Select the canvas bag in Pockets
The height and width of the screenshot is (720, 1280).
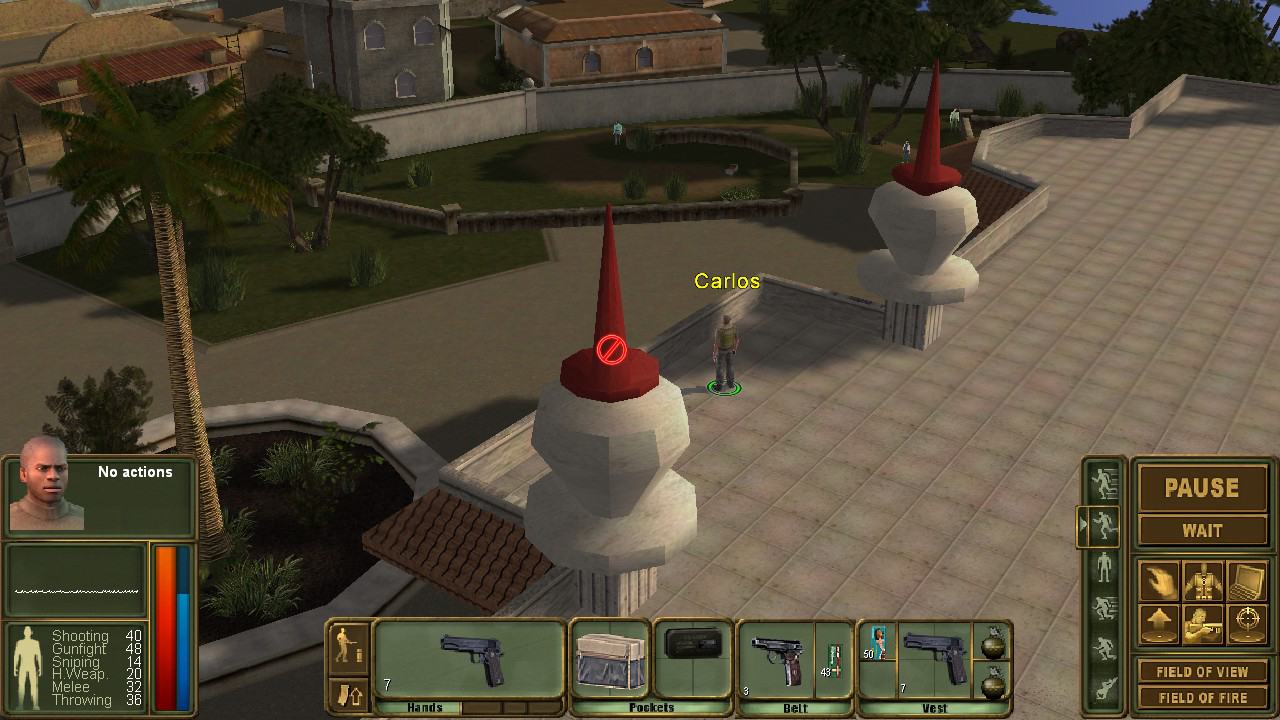tap(609, 658)
